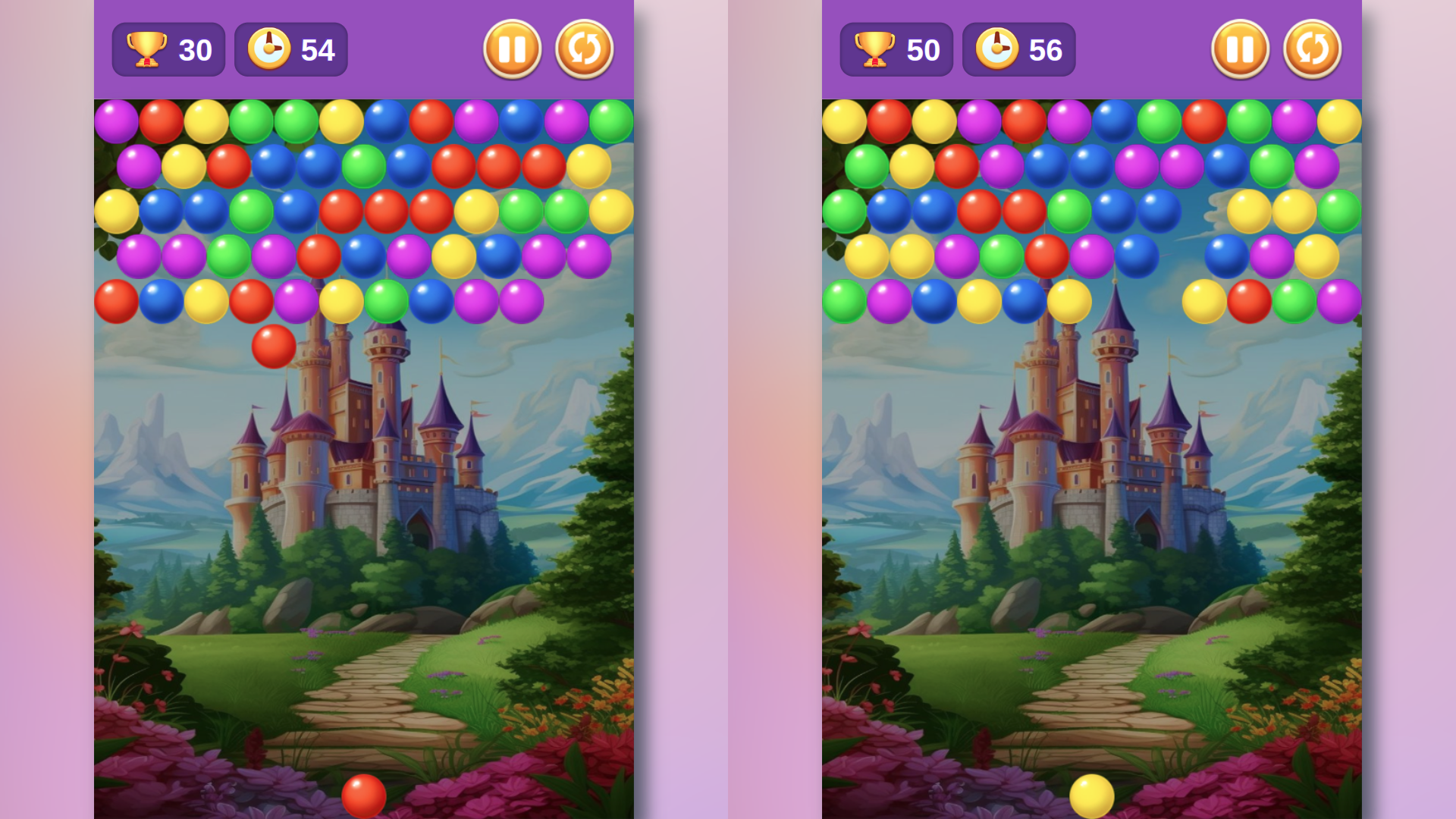Click the timer icon next to 56
Viewport: 1456px width, 819px height.
pos(997,49)
